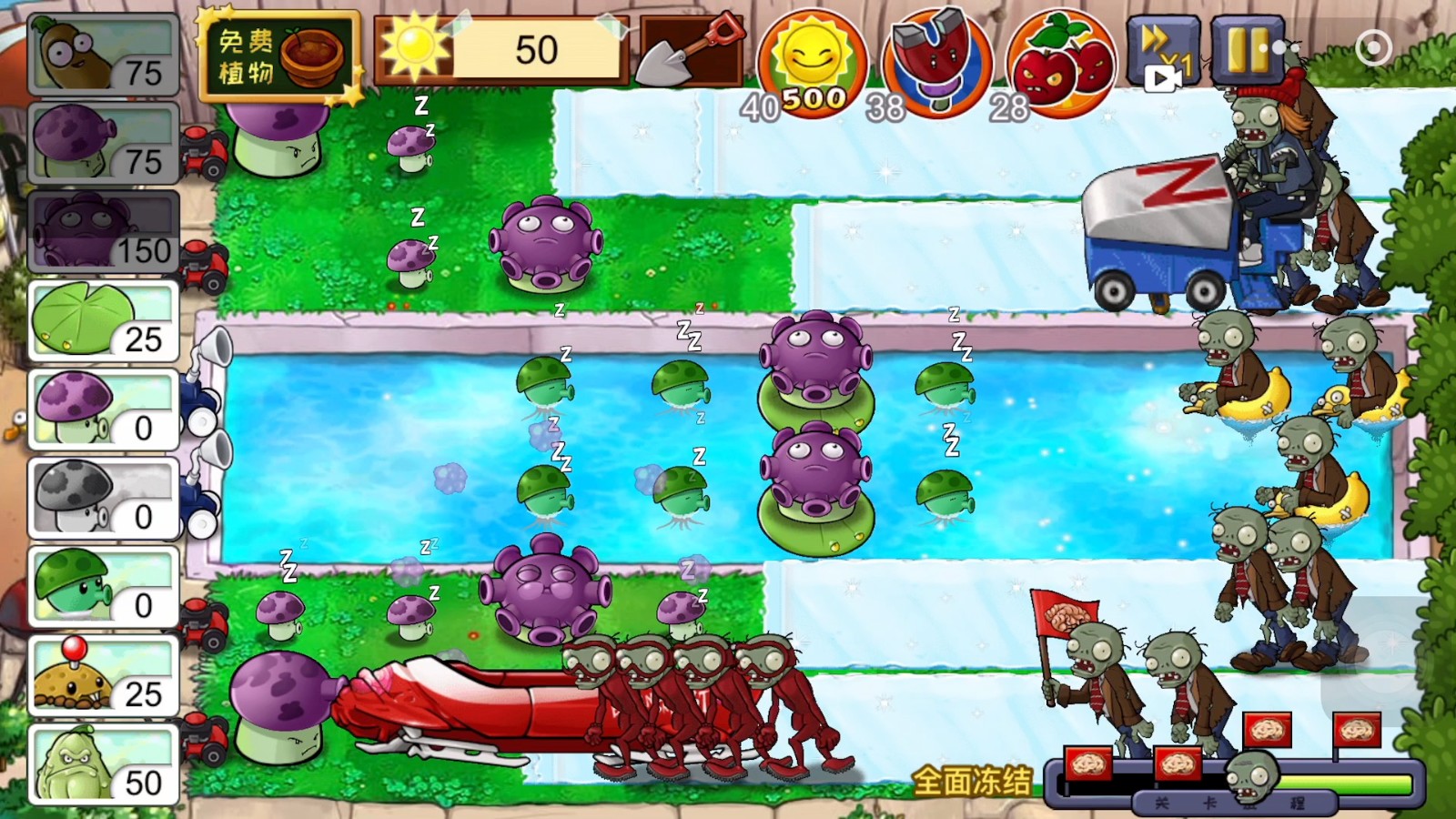Grab the shovel tool

[x=690, y=50]
